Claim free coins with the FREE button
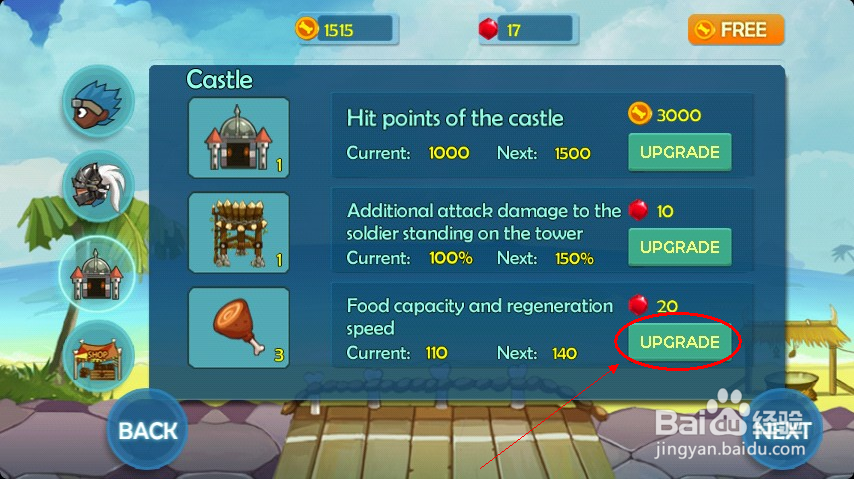854x479 pixels. (x=735, y=30)
